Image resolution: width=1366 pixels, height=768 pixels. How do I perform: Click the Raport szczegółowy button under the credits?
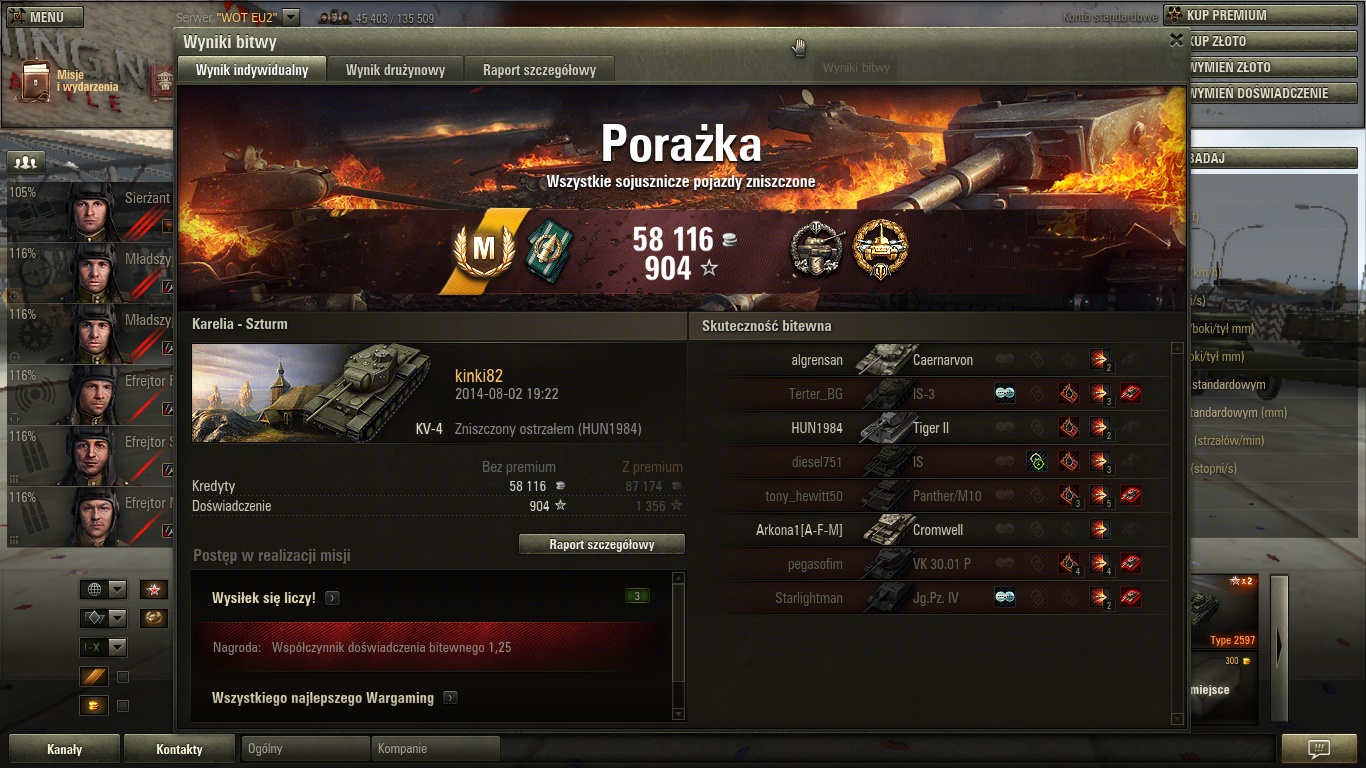click(602, 544)
